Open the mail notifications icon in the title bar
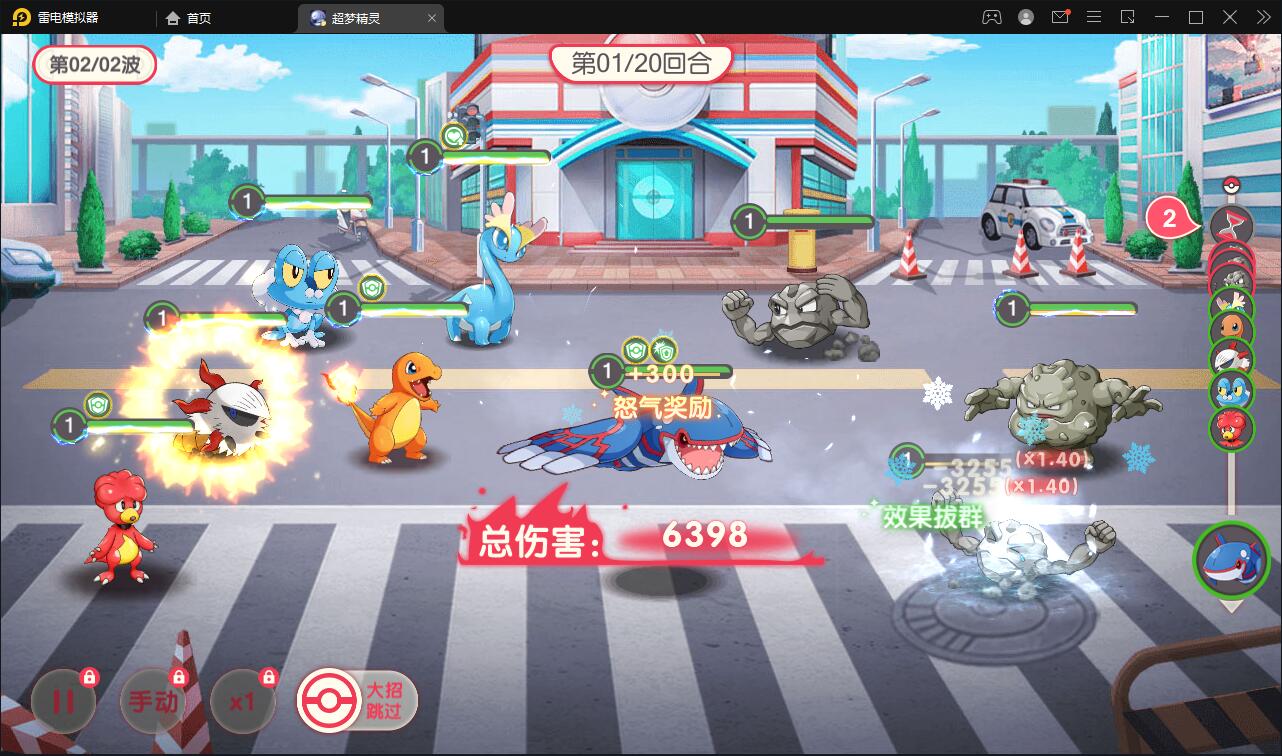This screenshot has height=756, width=1282. 1062,15
